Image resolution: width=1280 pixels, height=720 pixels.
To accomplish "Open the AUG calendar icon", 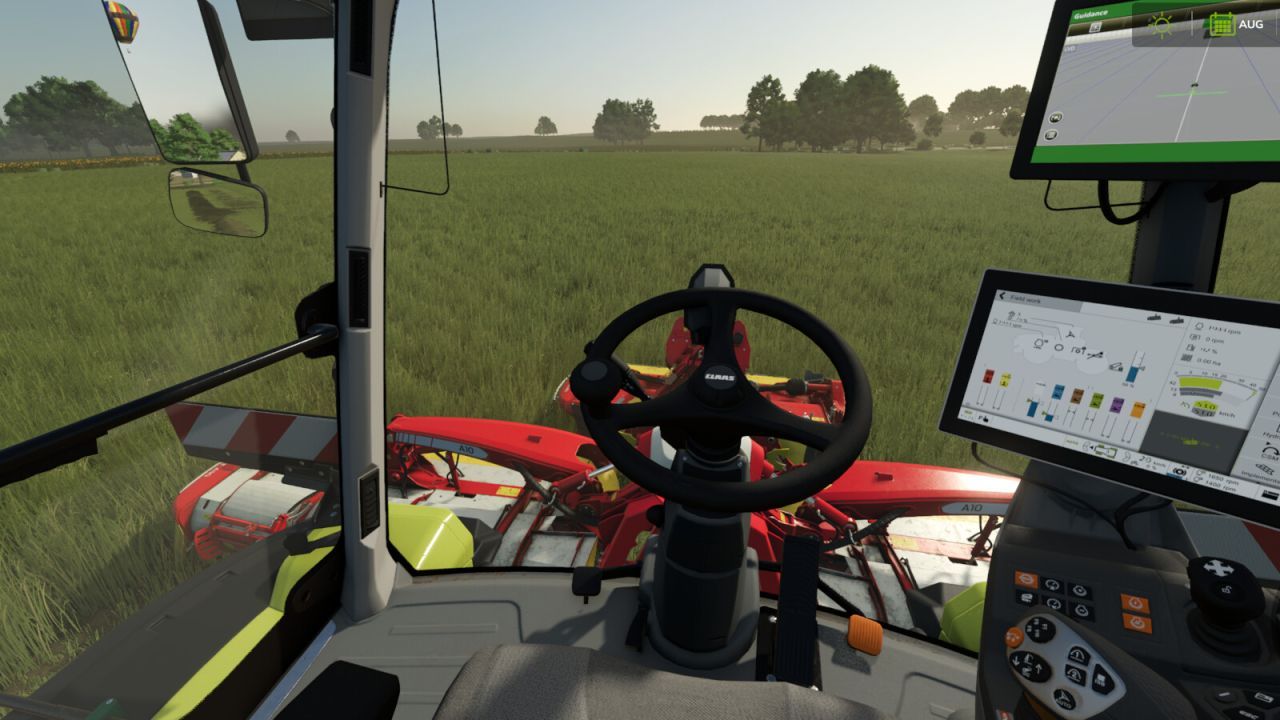I will 1222,24.
